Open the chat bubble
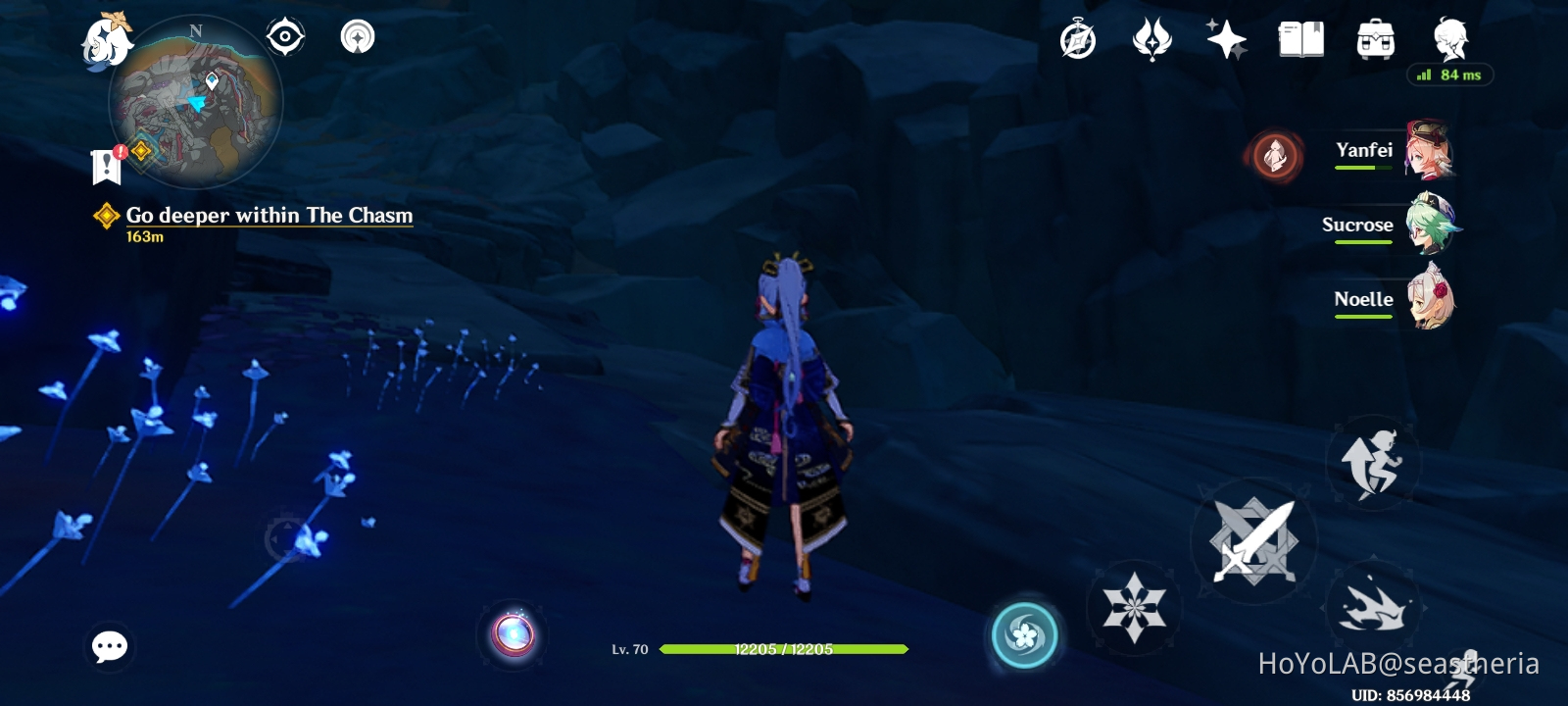Screen dimensions: 1568x706 tap(109, 647)
